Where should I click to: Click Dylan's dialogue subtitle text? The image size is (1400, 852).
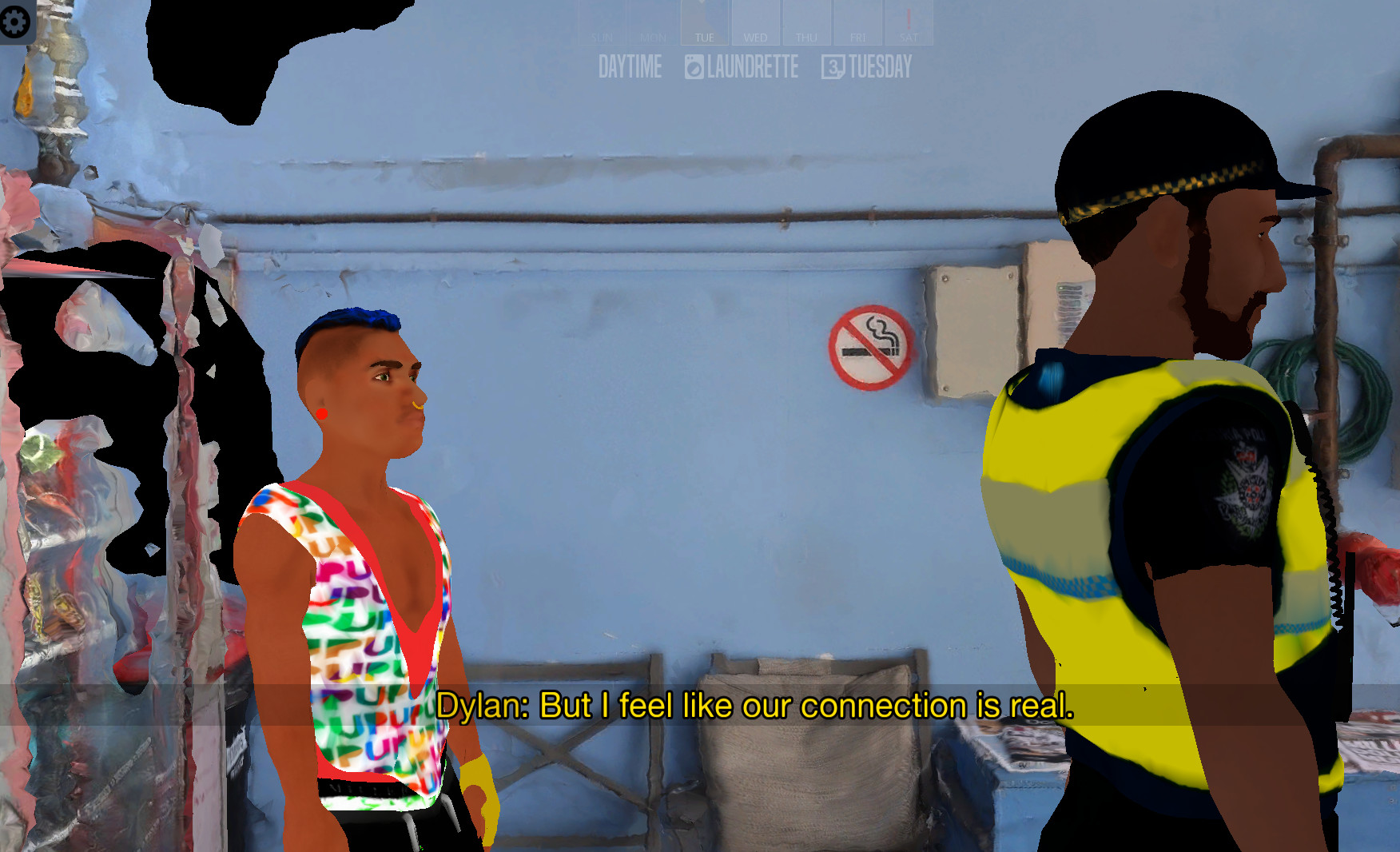click(x=759, y=706)
